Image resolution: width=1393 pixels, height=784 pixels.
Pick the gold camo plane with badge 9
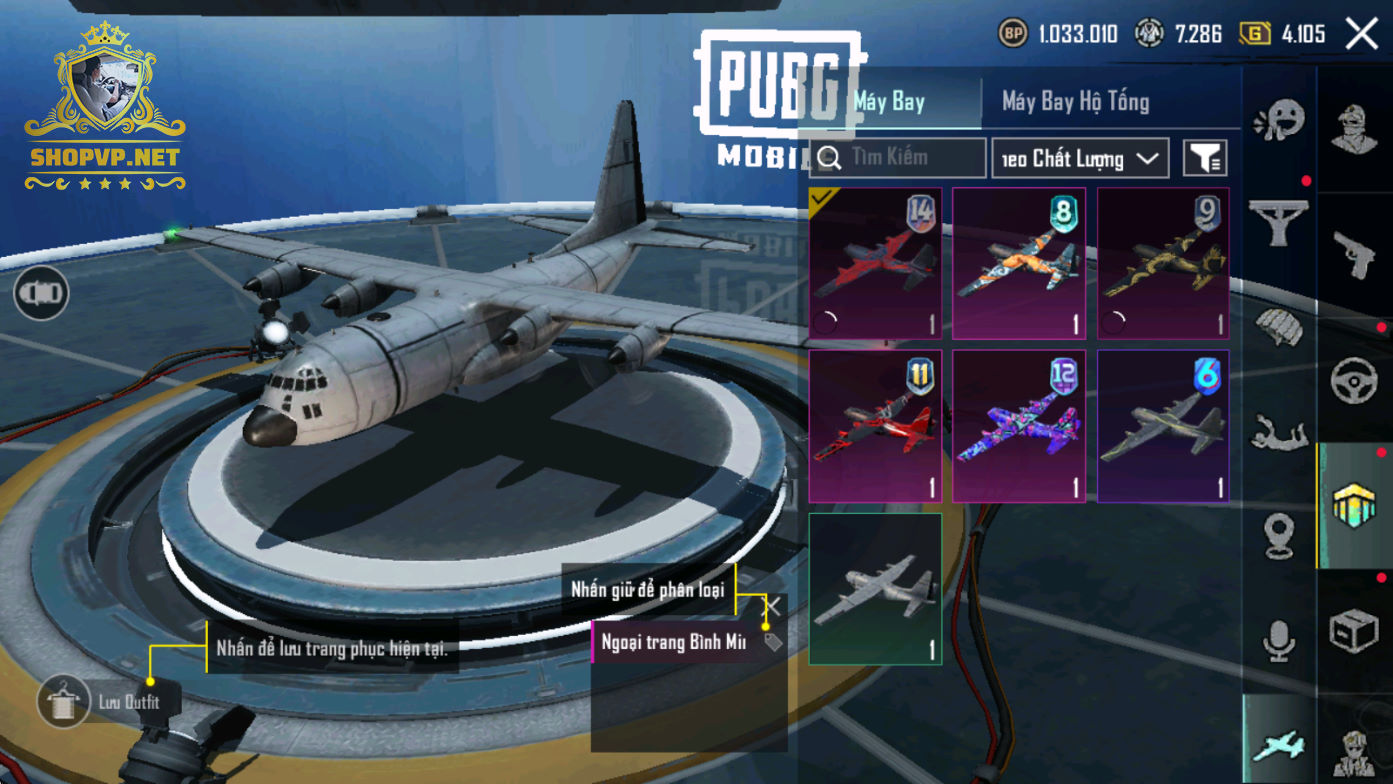tap(1163, 264)
